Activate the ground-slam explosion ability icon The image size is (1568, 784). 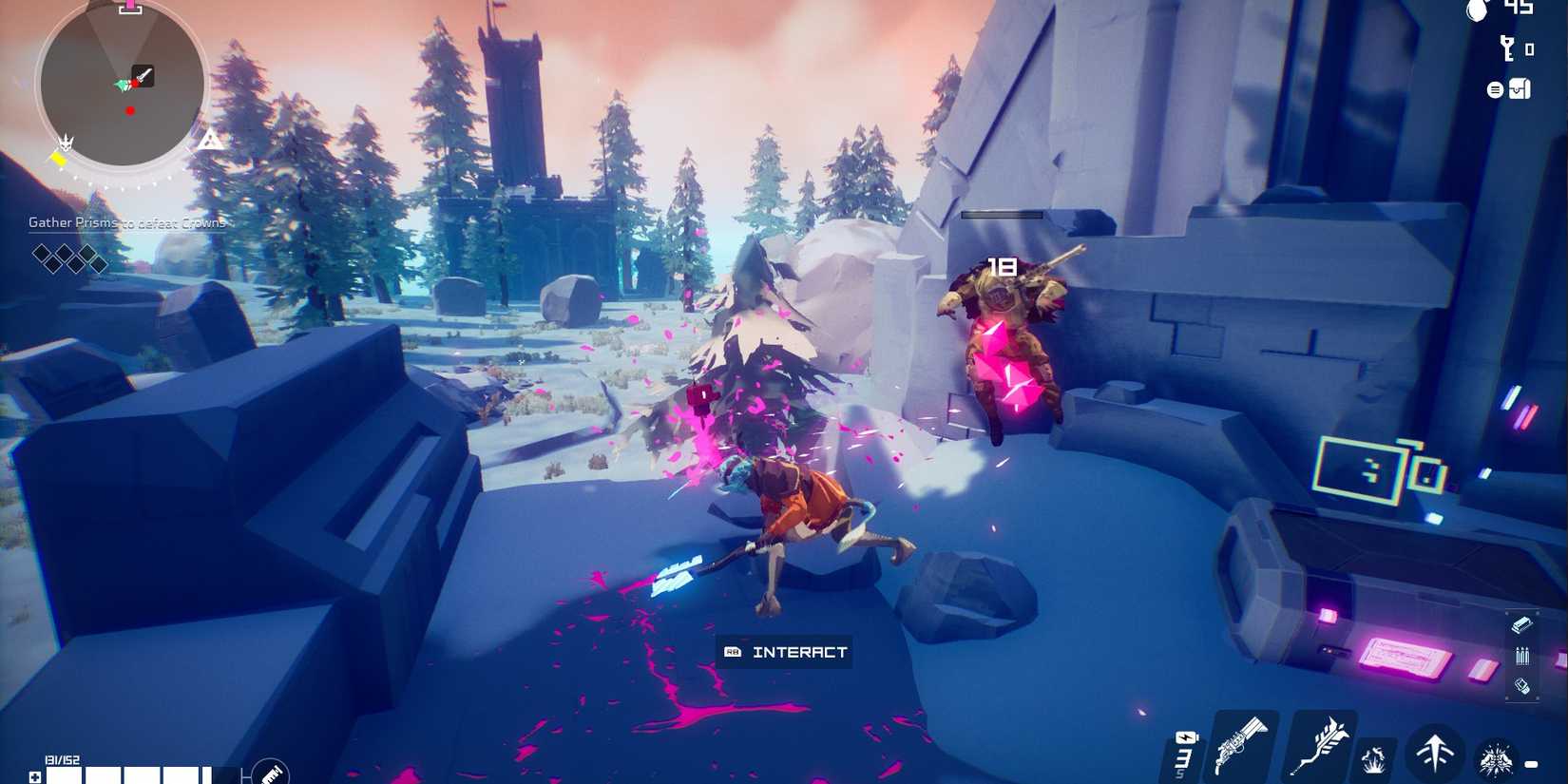coord(1374,759)
